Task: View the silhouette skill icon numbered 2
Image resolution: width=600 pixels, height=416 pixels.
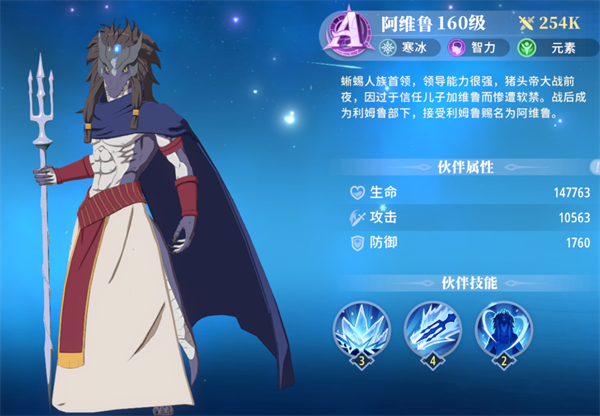Action: 503,330
